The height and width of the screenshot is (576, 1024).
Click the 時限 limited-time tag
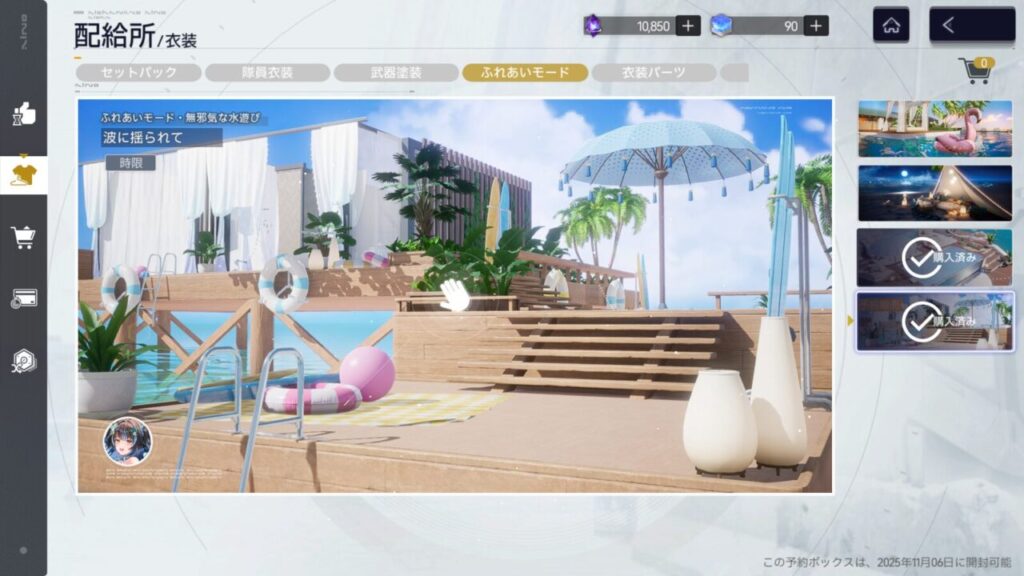(130, 162)
